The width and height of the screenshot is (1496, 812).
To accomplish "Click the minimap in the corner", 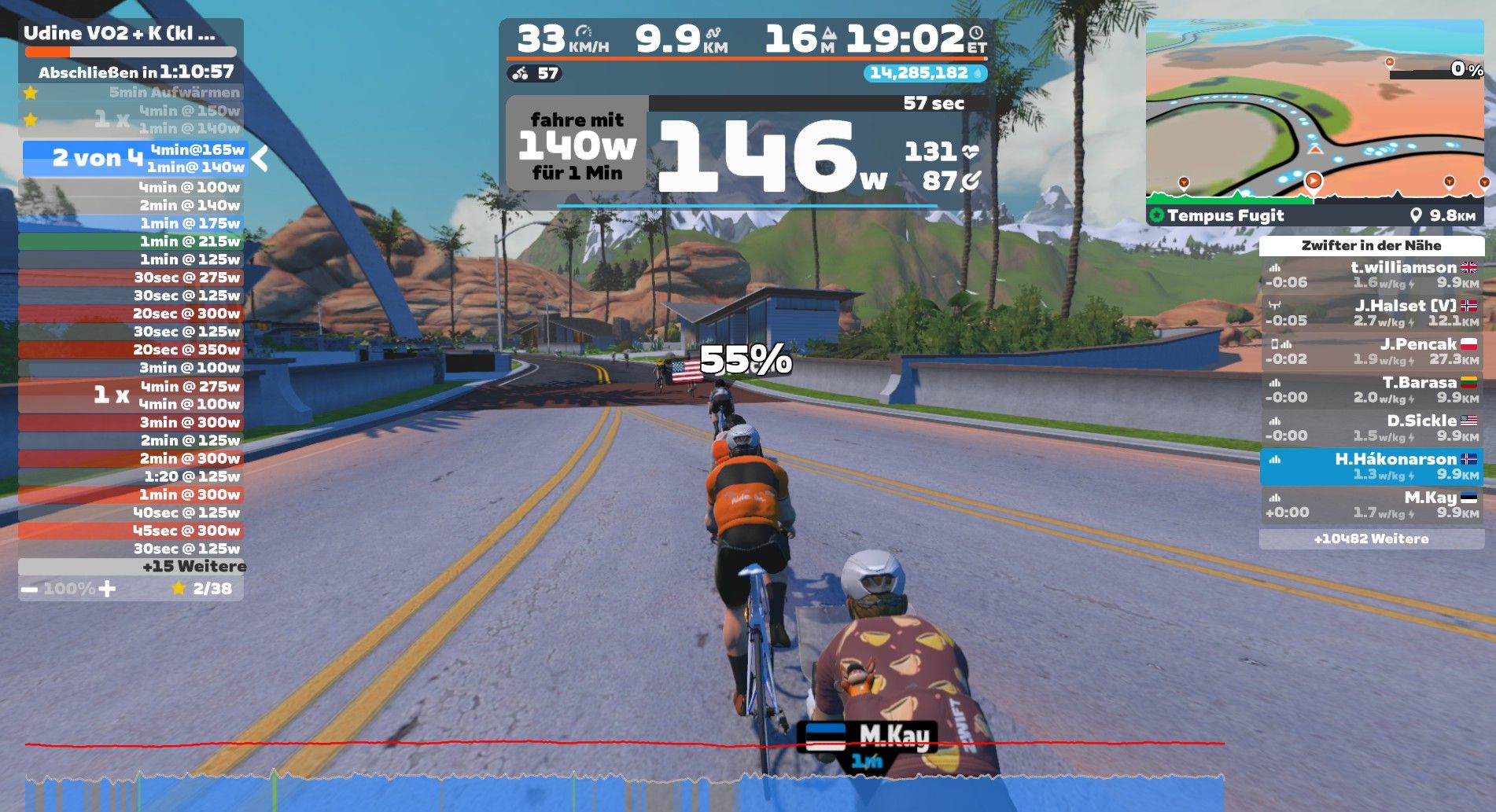I will coord(1314,110).
